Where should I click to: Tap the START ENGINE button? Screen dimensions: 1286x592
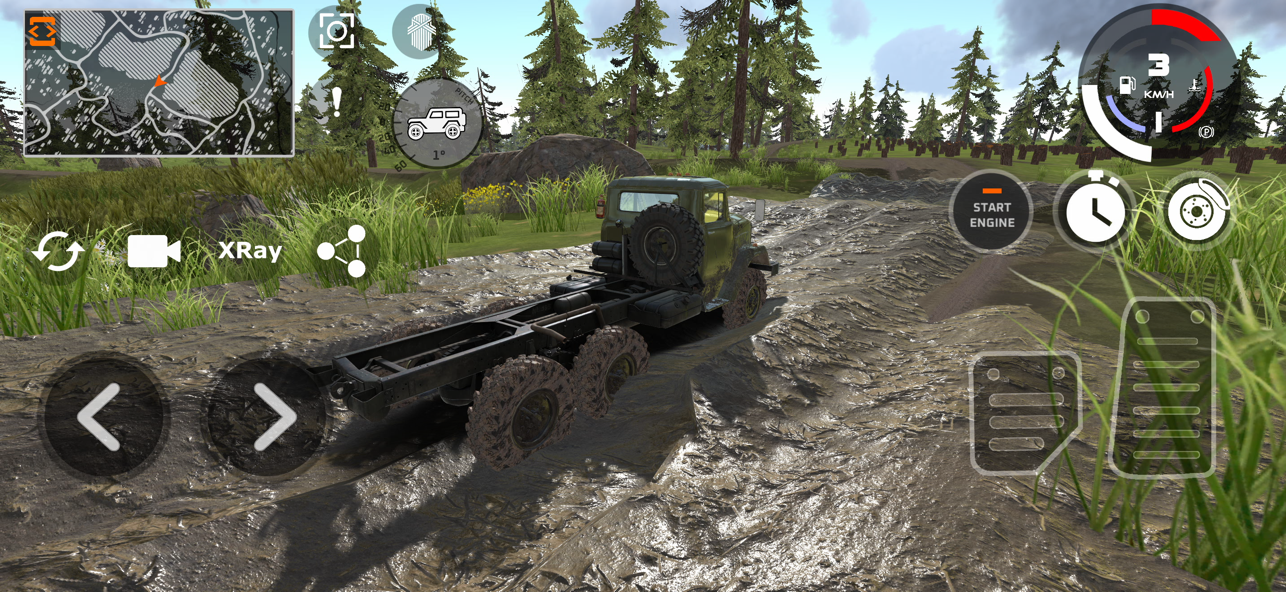pos(991,212)
